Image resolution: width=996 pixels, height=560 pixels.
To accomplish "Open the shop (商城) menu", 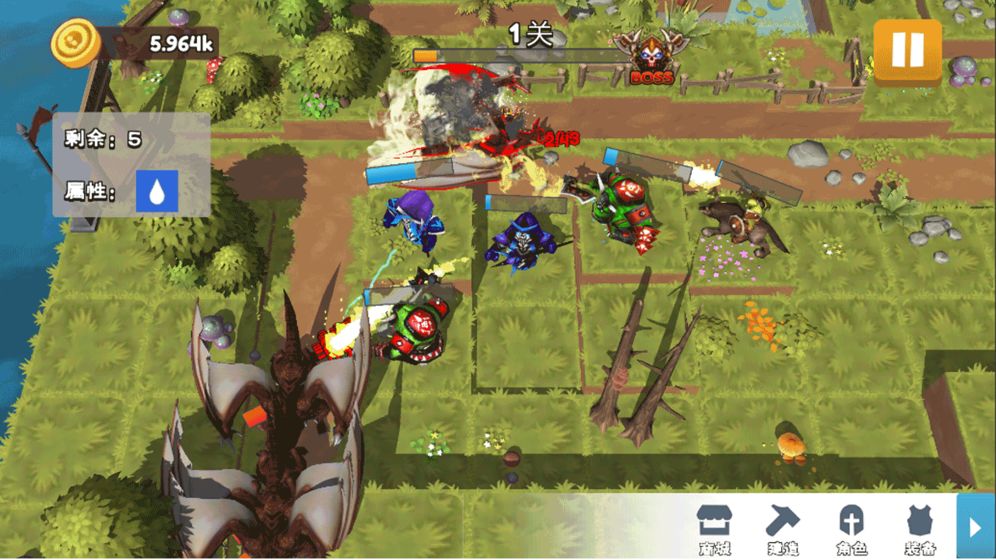I will click(x=714, y=528).
